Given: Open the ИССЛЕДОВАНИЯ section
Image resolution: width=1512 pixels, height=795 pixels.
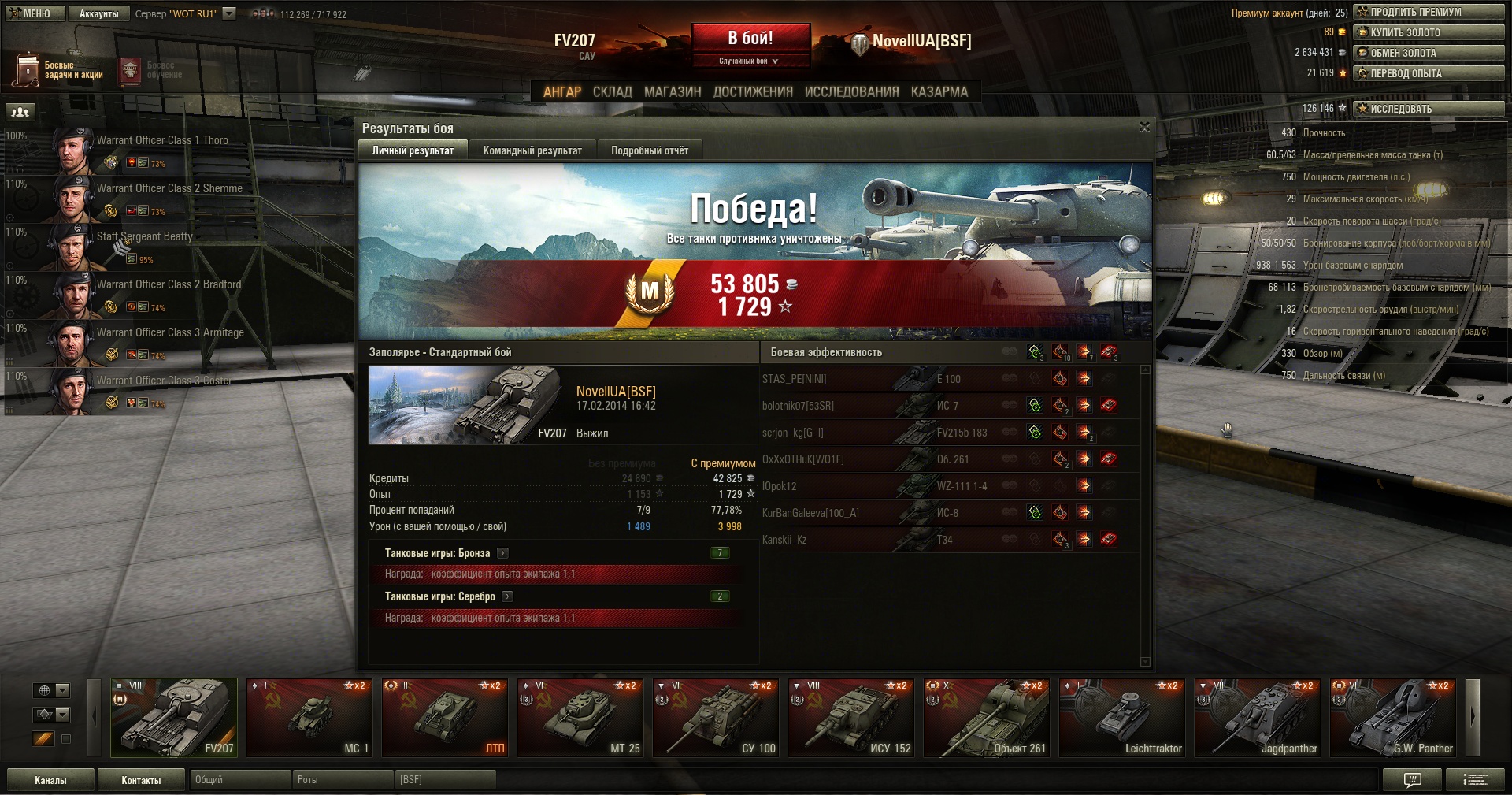Looking at the screenshot, I should tap(851, 91).
